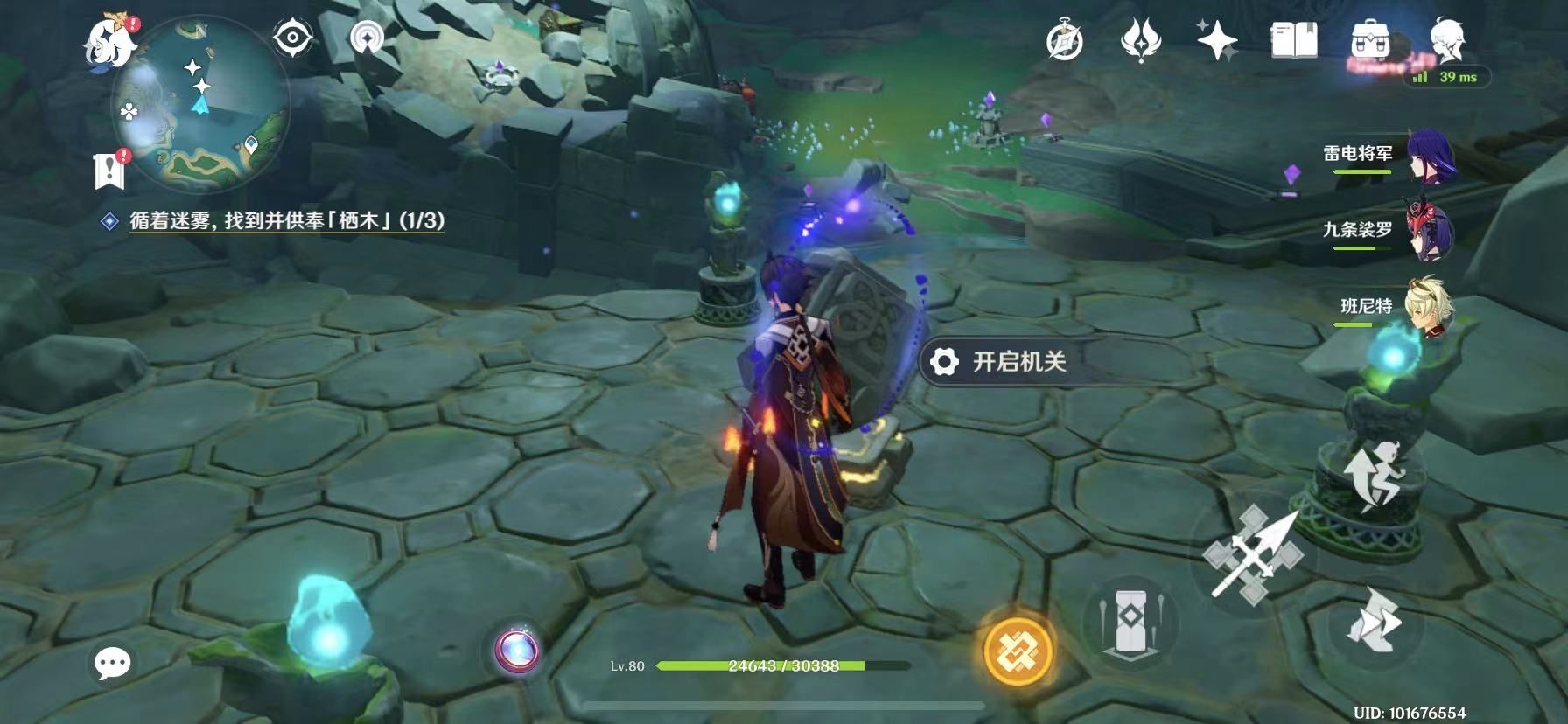Open the character screen head icon
This screenshot has width=1568, height=724.
pos(1446,39)
